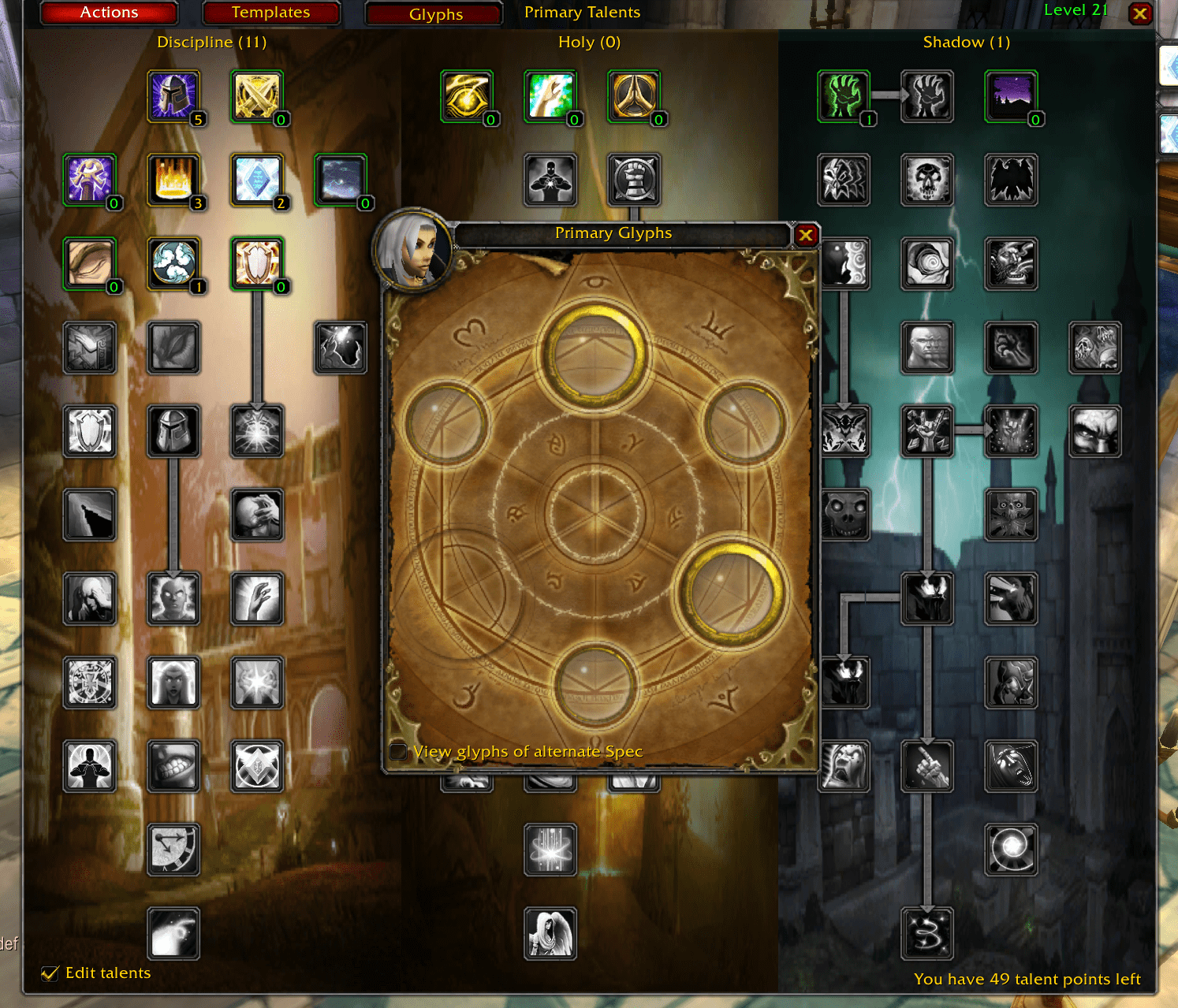Click the angel talent at bottom of Holy

(550, 934)
